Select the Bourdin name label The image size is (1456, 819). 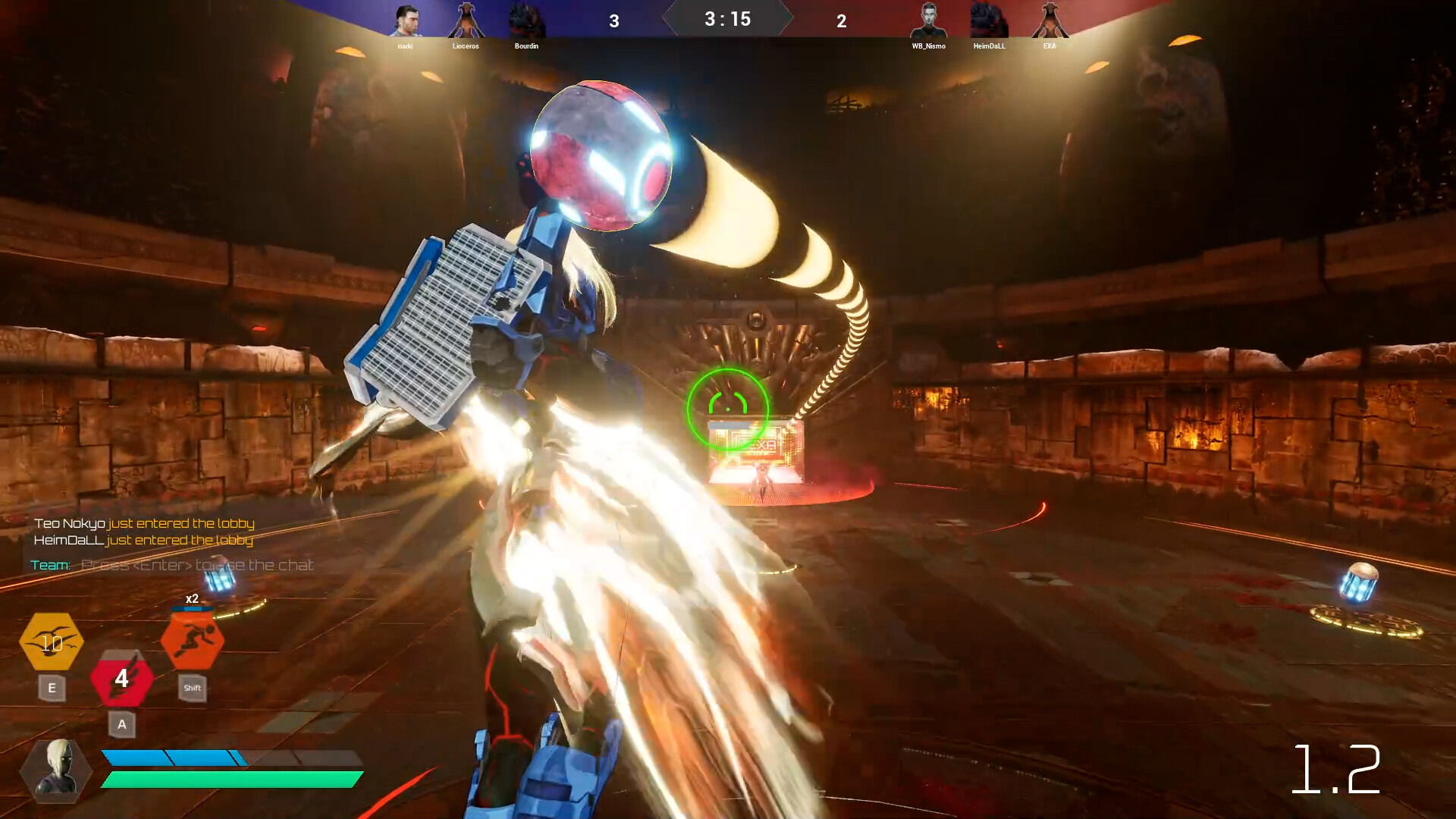pyautogui.click(x=527, y=46)
